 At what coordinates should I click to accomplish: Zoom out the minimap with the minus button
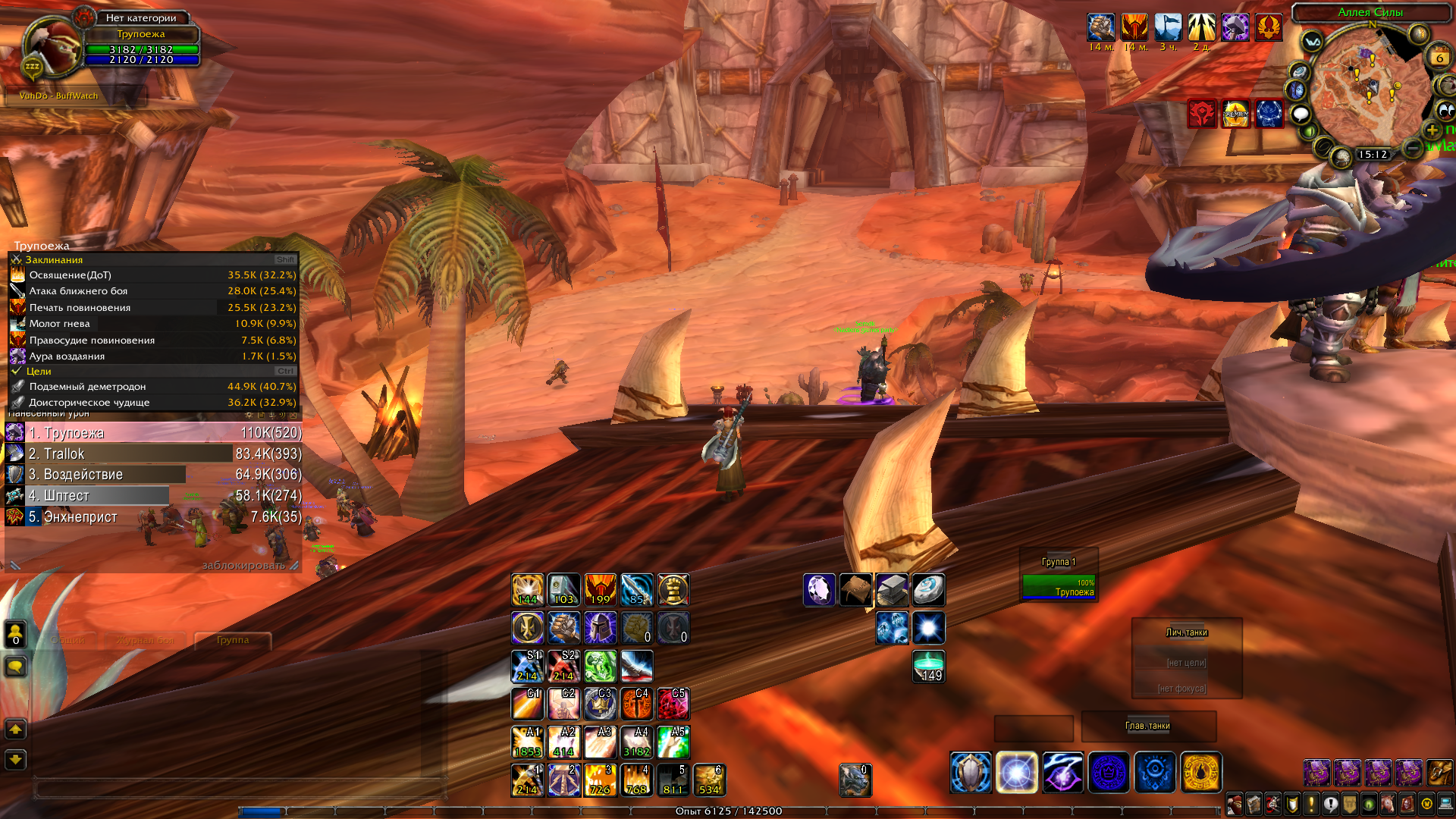[1412, 148]
